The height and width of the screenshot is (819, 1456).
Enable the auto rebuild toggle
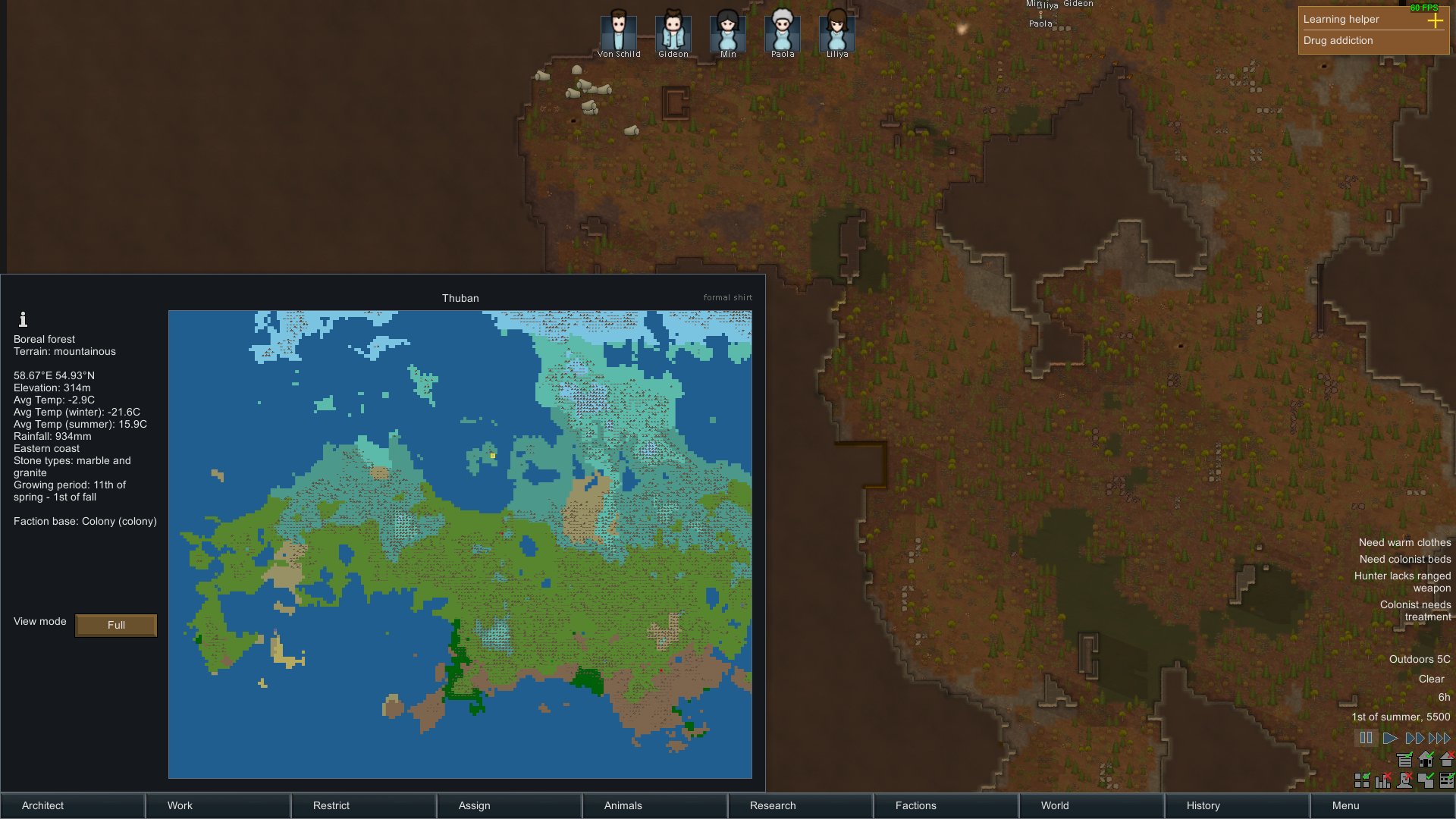point(1447,759)
